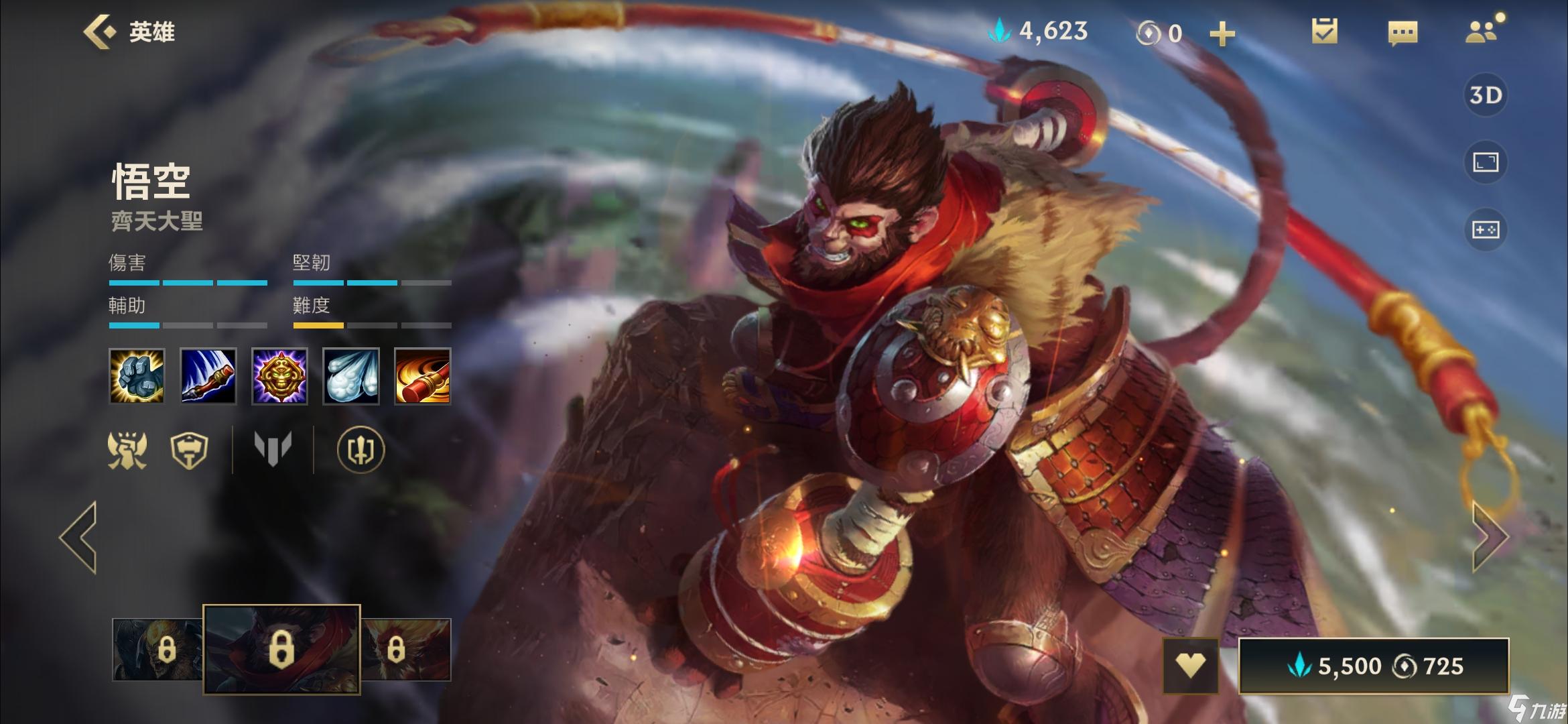Select the spinning red staff ultimate icon
1568x724 pixels.
pyautogui.click(x=422, y=376)
